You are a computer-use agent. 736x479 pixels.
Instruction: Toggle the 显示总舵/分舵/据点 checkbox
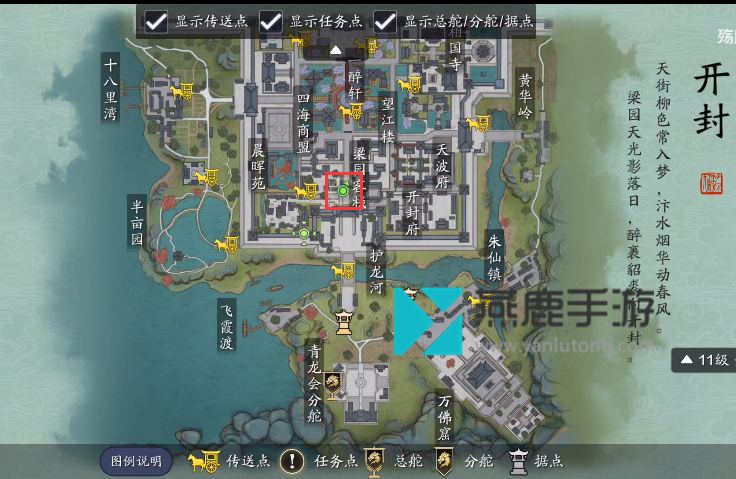(385, 21)
